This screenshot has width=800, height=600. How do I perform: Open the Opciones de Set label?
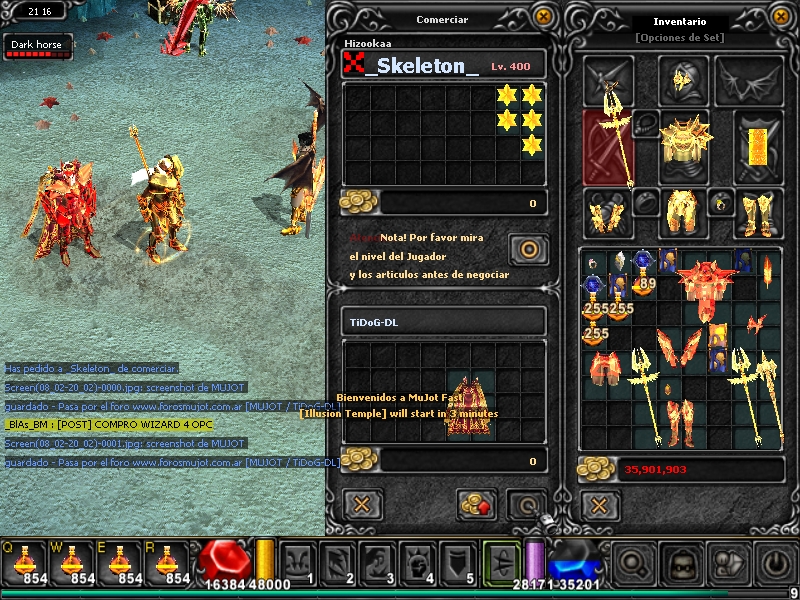tap(679, 38)
